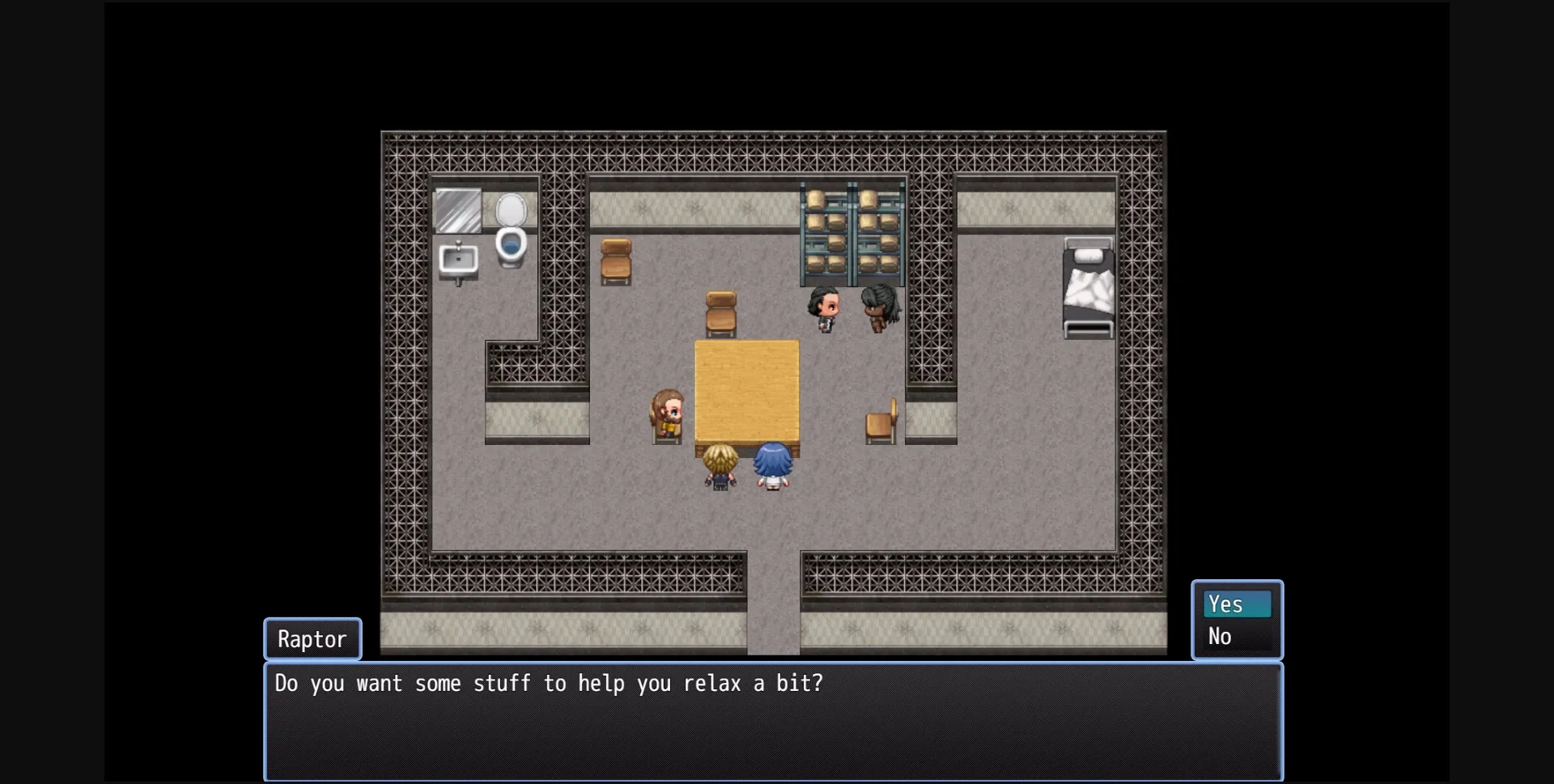Select the sink in the bathroom corner
Screen dimensions: 1554x784
click(x=458, y=261)
